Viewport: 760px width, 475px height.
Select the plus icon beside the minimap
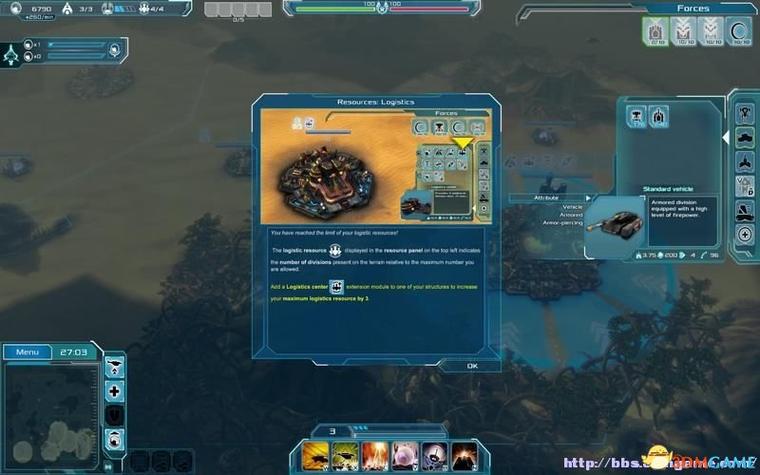pos(115,391)
